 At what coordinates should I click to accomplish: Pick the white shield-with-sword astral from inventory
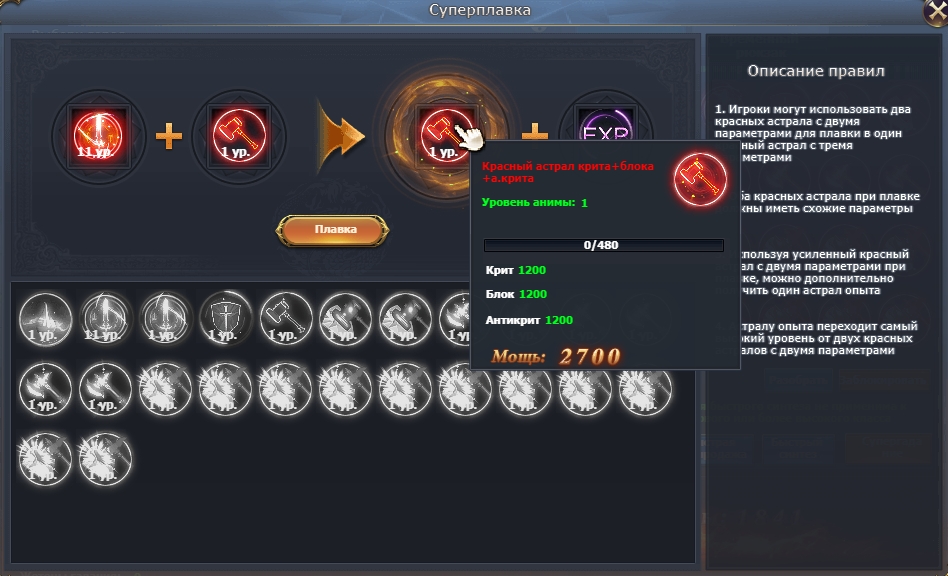click(x=224, y=318)
